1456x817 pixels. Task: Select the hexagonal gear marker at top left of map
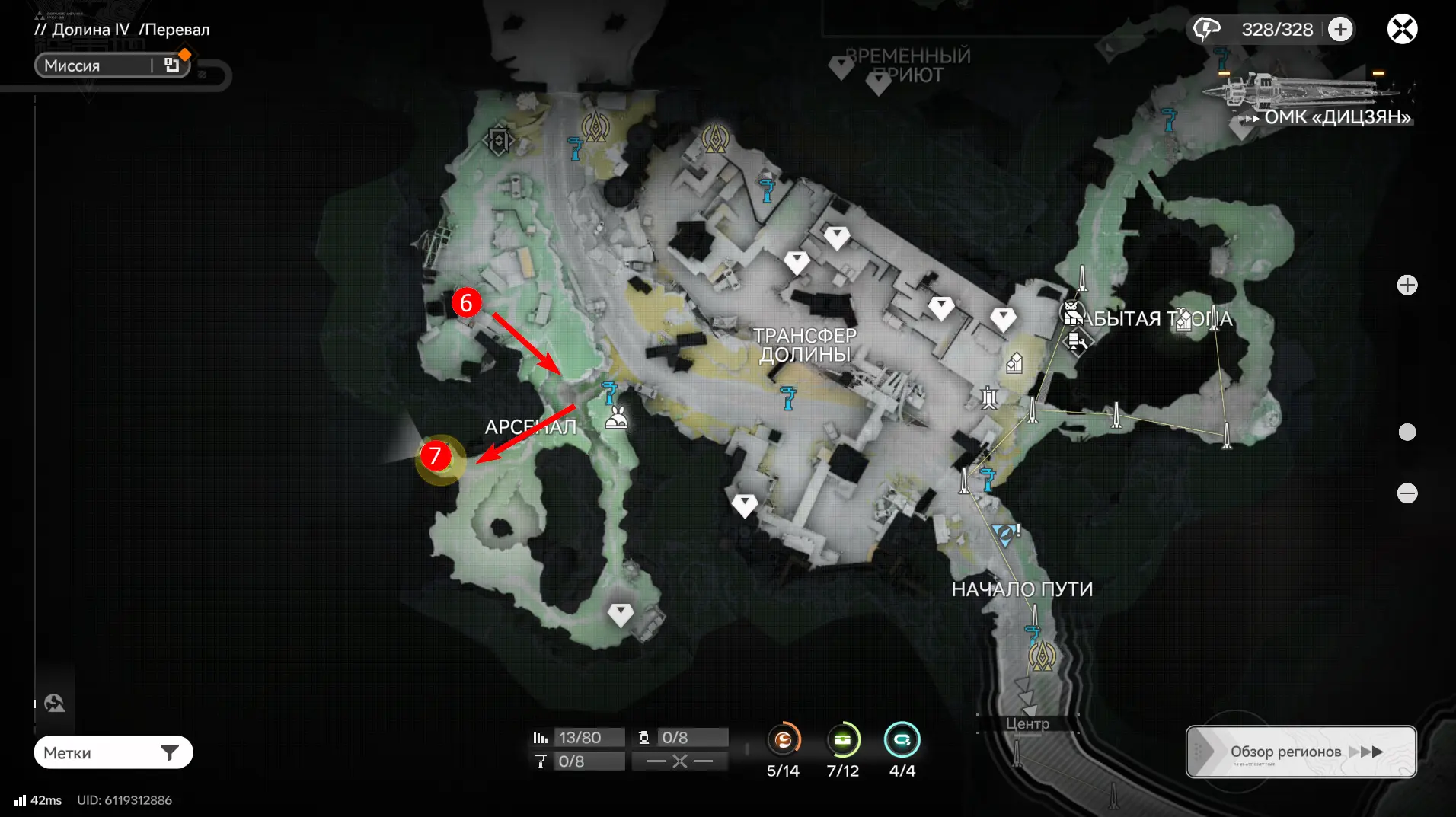(499, 141)
